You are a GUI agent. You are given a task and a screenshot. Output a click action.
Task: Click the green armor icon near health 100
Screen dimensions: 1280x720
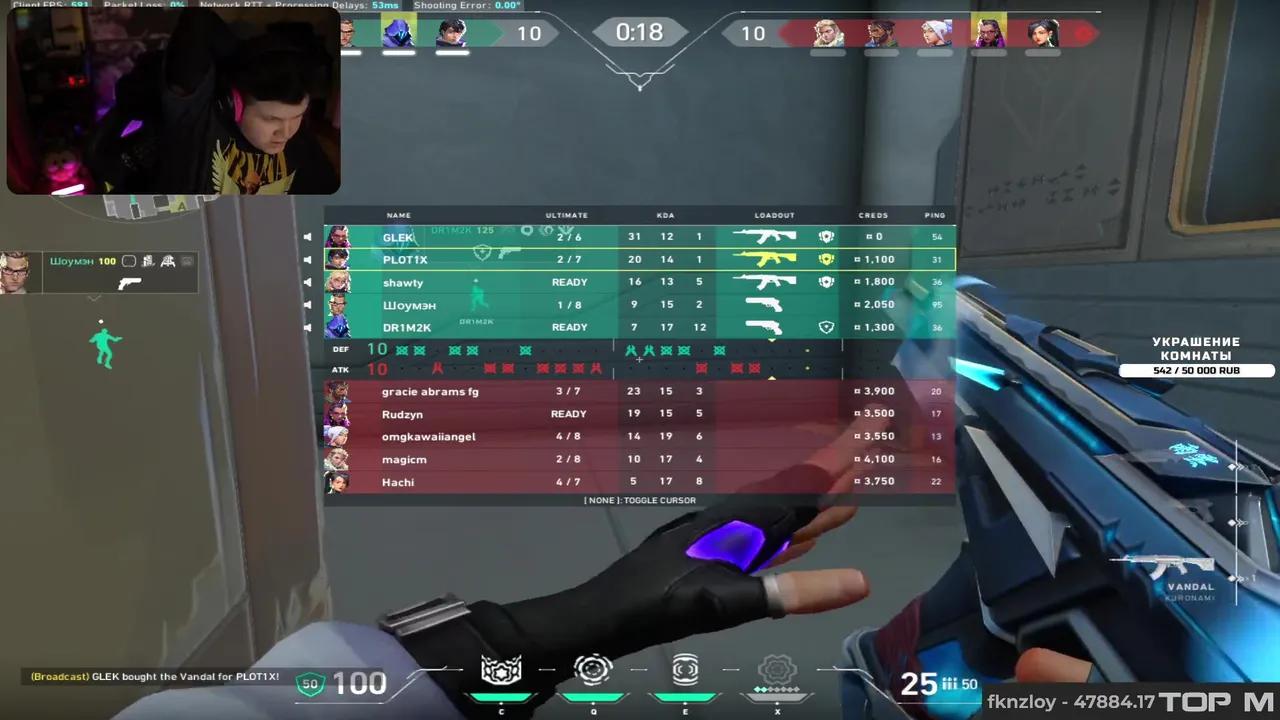click(x=309, y=683)
